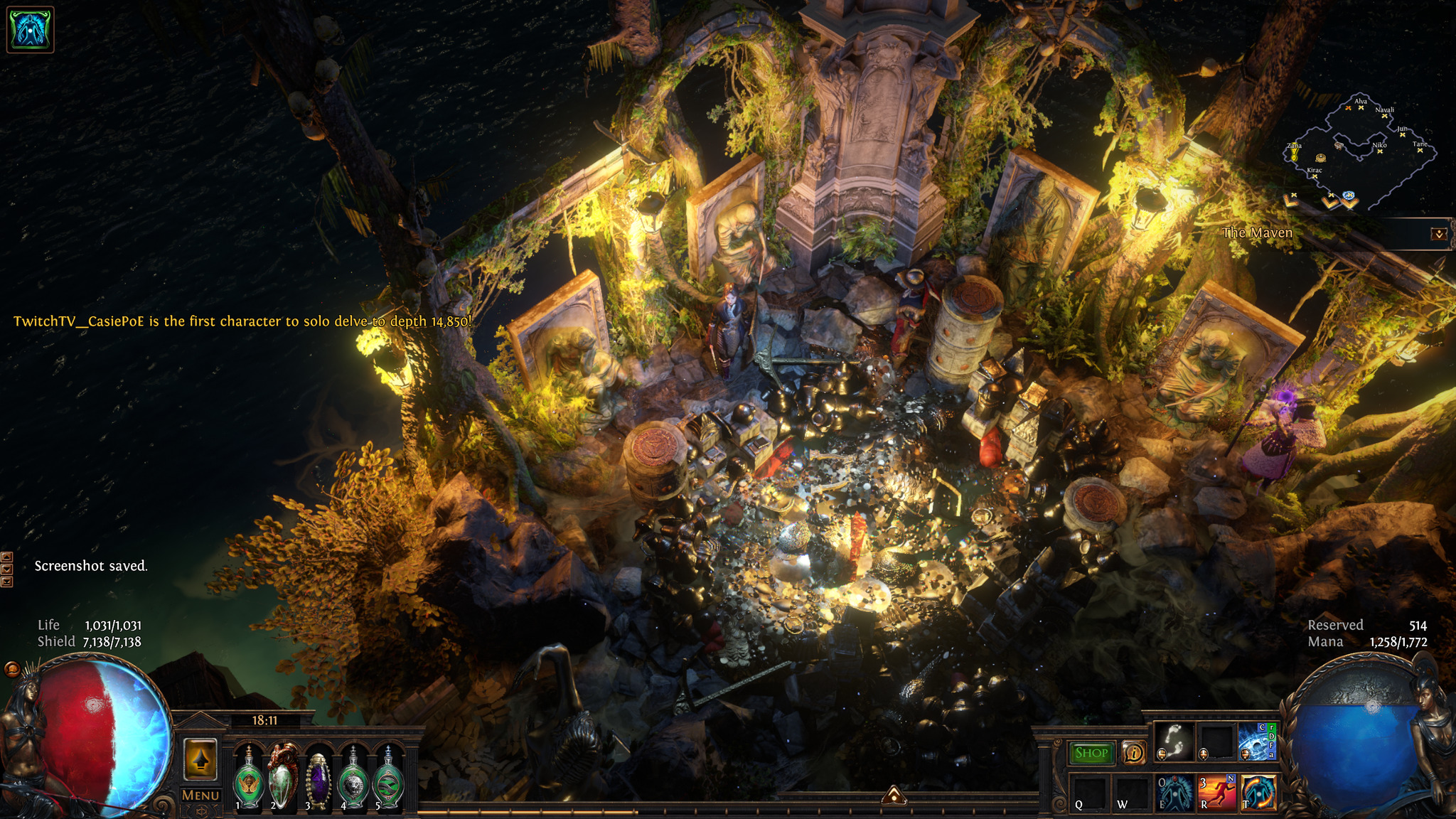Click the teal buff icon in the corner
The image size is (1456, 819).
pyautogui.click(x=30, y=29)
